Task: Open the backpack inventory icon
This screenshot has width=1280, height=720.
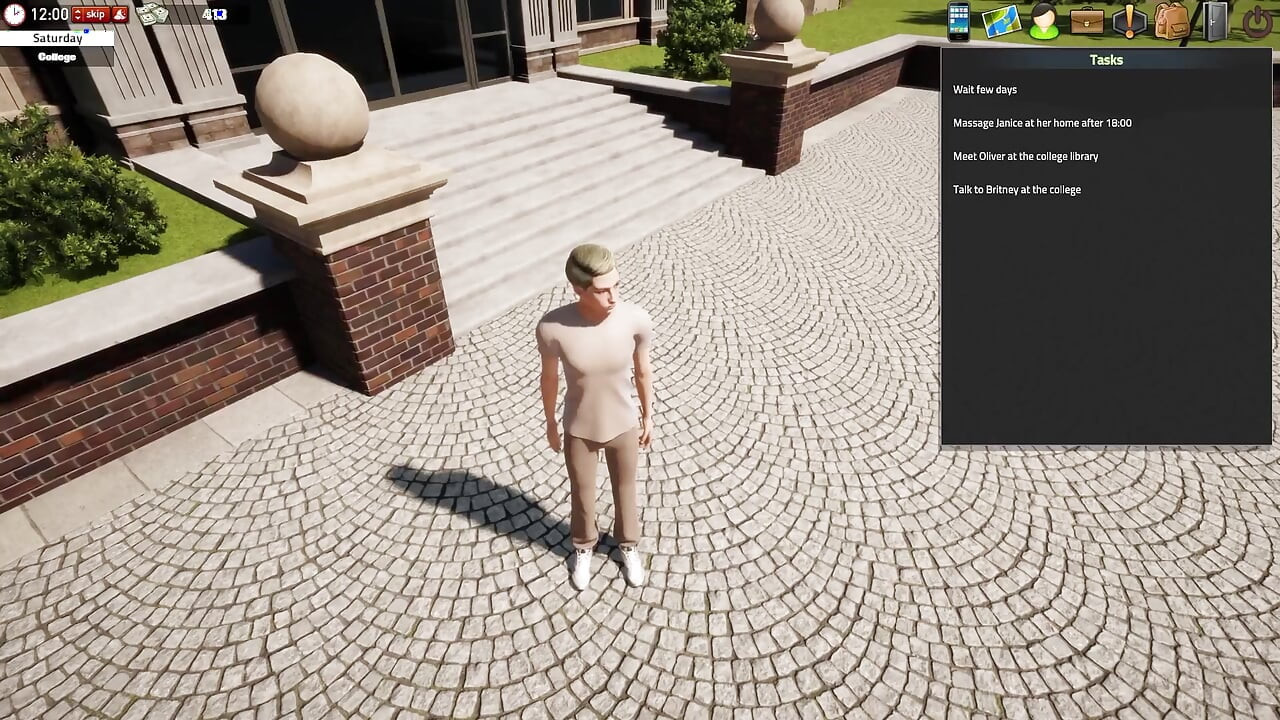Action: pos(1172,21)
